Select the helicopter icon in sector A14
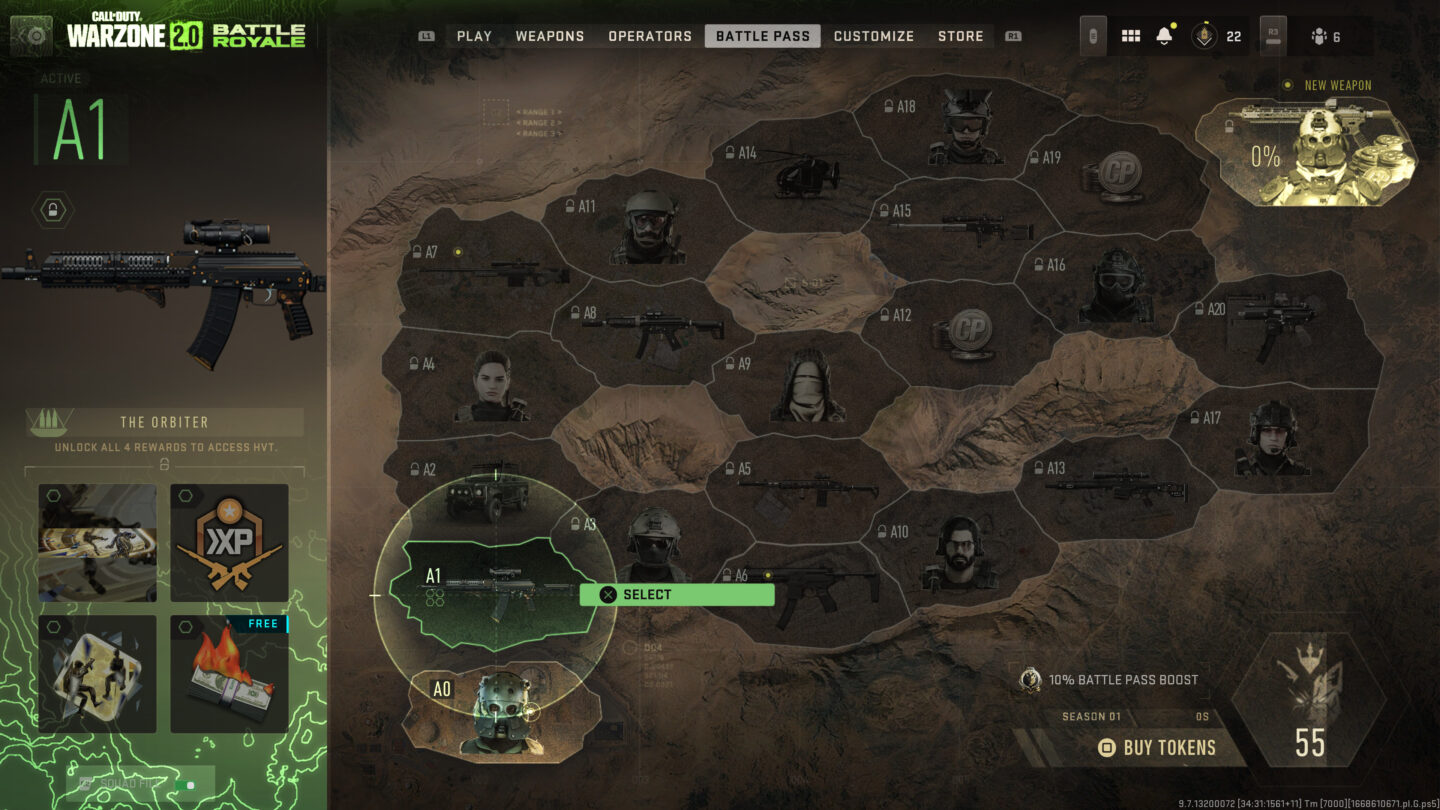The width and height of the screenshot is (1440, 810). [x=806, y=175]
